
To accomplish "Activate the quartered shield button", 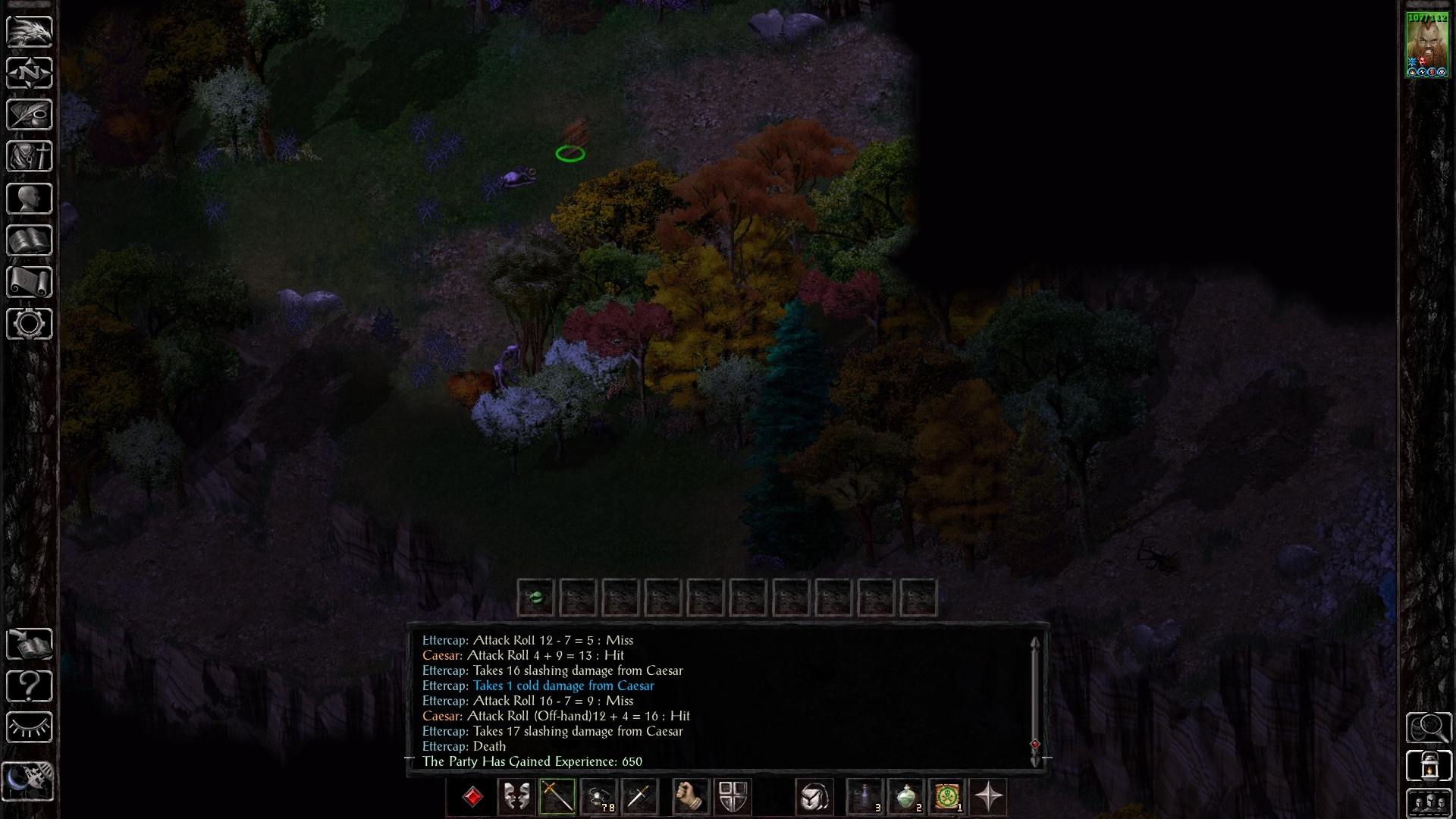I will tap(732, 797).
